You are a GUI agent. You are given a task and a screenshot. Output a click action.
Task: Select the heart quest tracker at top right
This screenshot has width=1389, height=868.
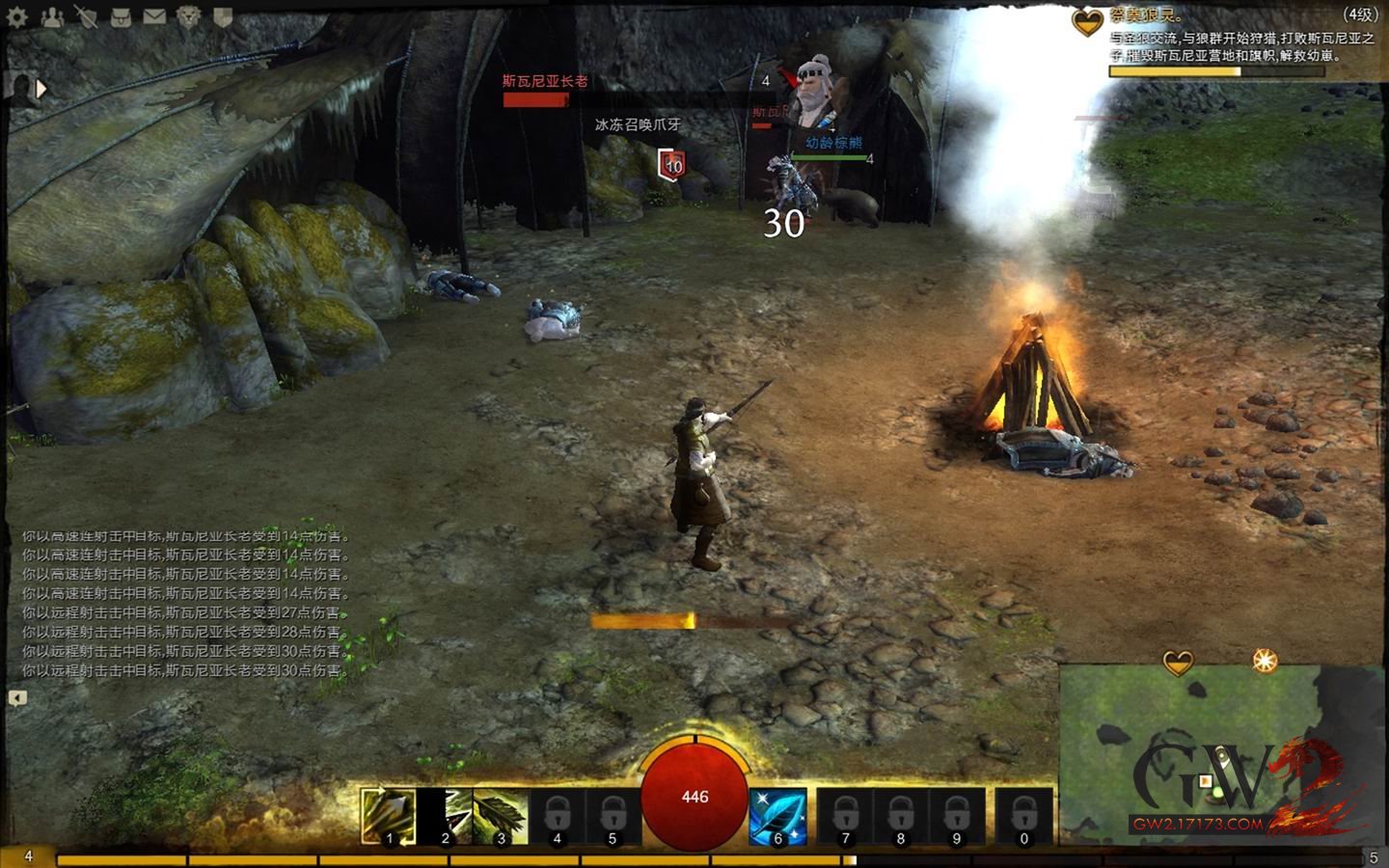[x=1088, y=21]
